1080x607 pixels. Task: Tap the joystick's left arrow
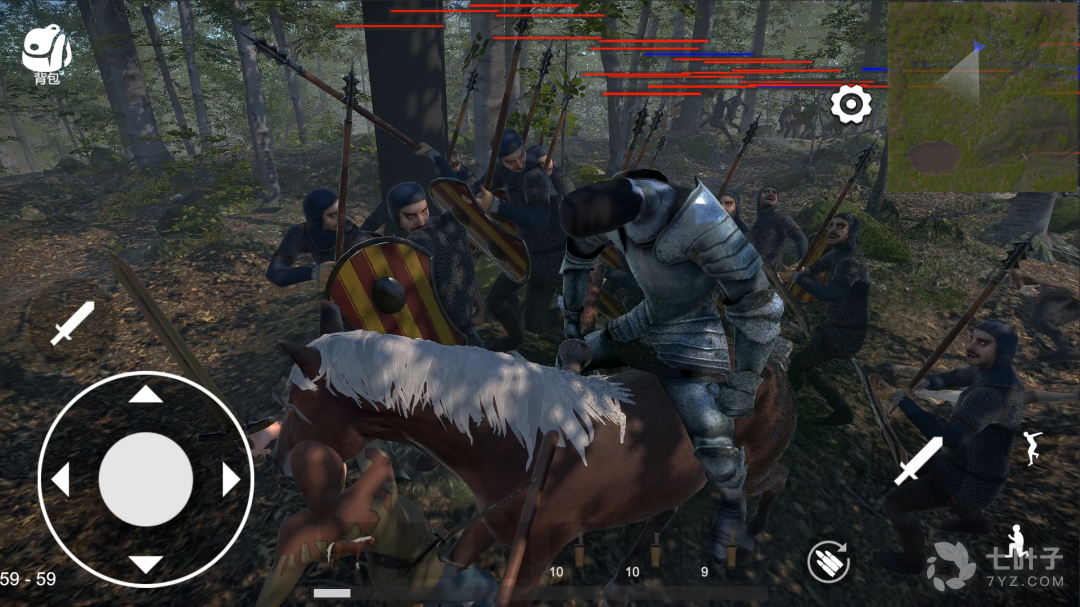coord(61,480)
